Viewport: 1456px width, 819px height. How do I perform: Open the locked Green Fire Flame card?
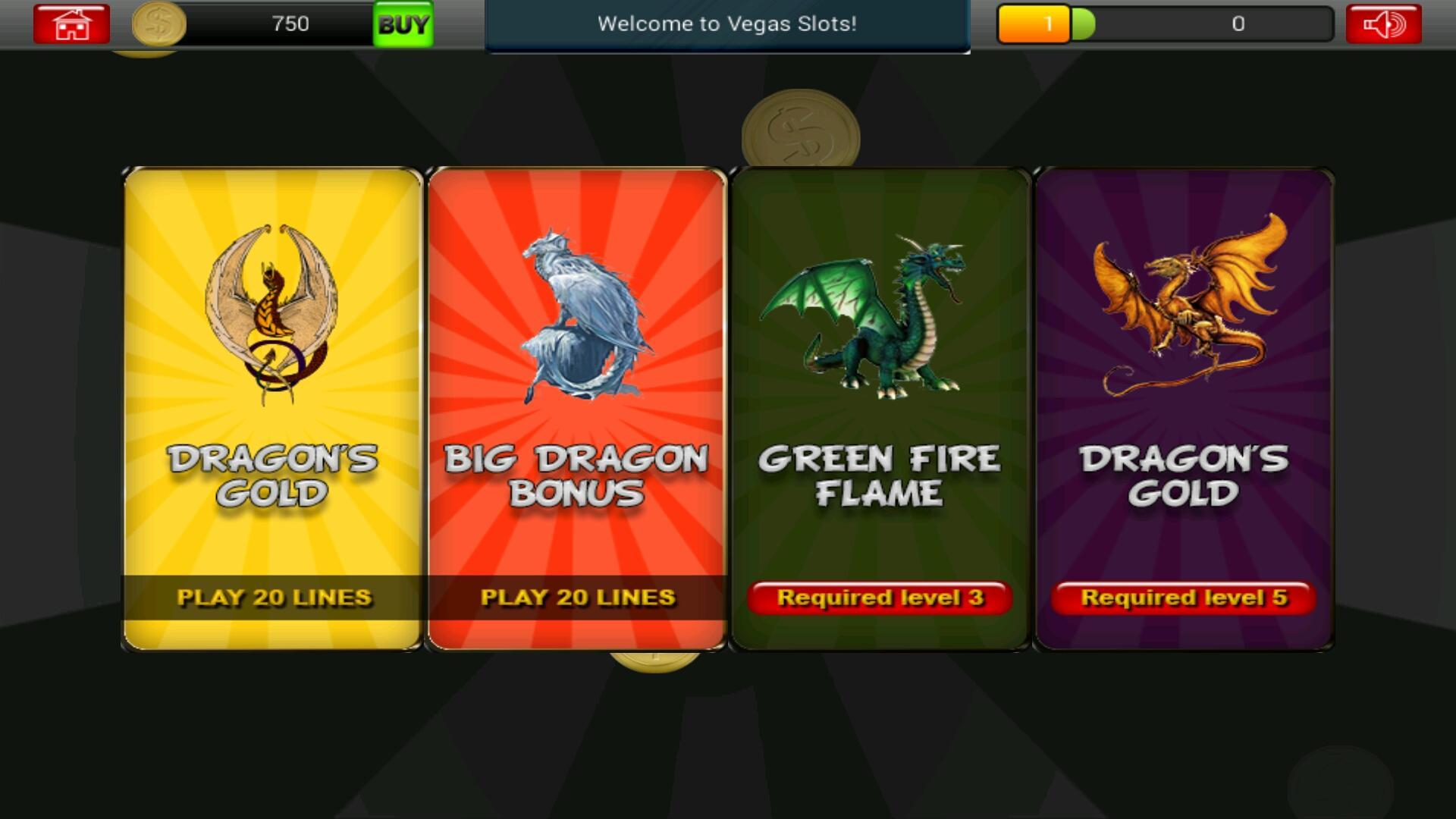point(880,409)
